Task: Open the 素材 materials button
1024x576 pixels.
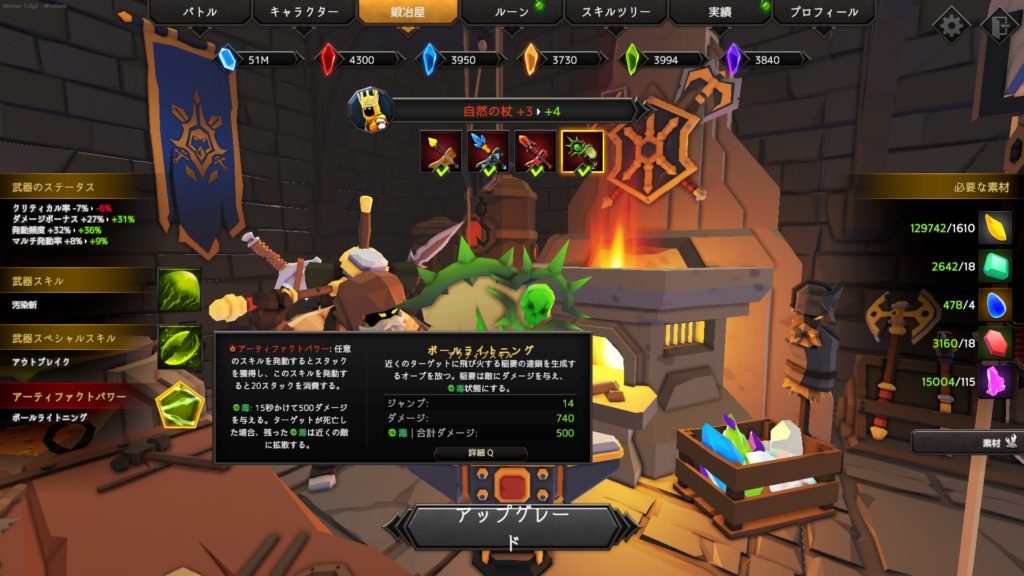Action: coord(966,440)
